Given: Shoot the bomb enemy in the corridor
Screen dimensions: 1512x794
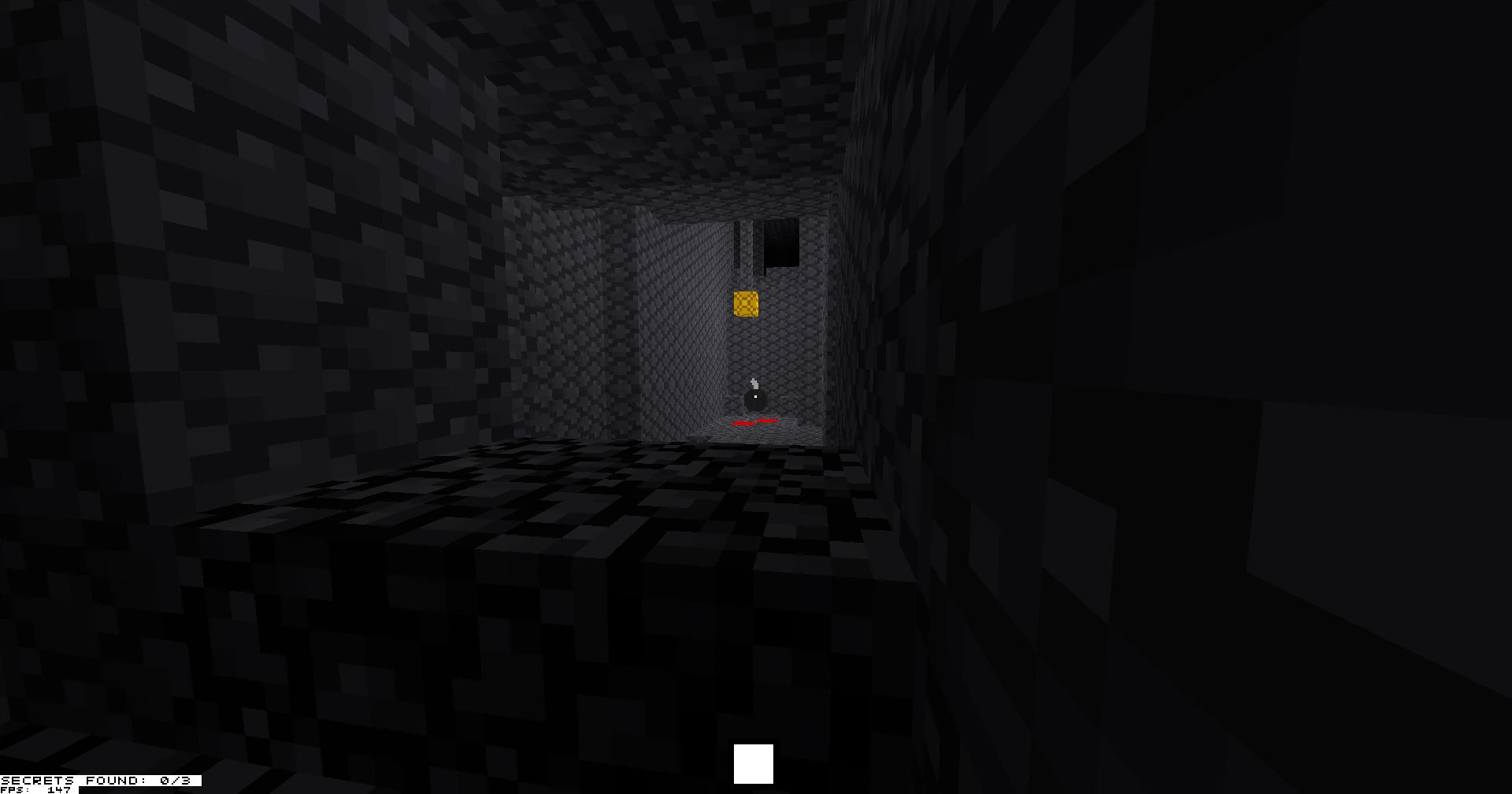Looking at the screenshot, I should click(755, 400).
